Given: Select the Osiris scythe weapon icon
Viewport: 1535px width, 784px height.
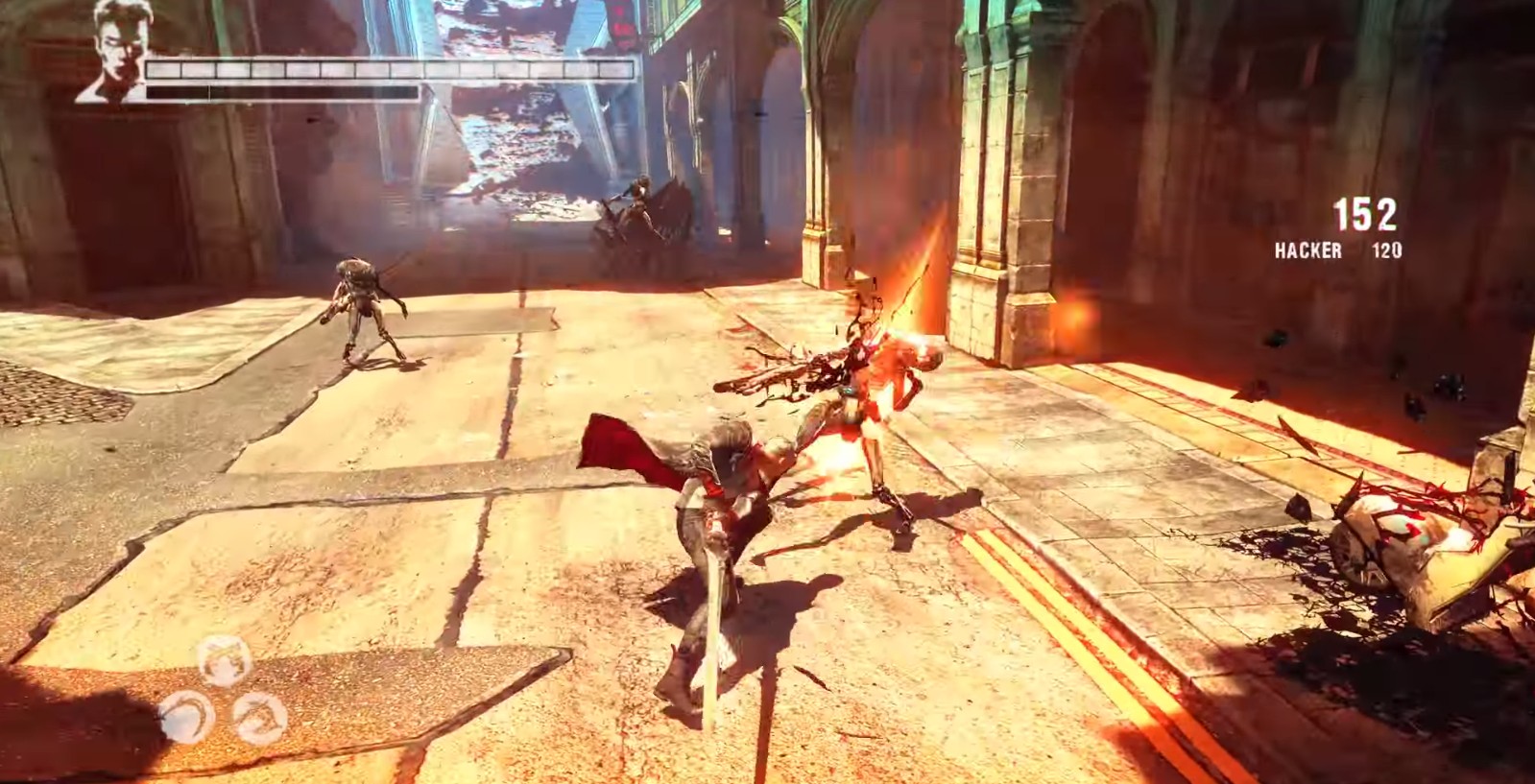Looking at the screenshot, I should pos(184,715).
